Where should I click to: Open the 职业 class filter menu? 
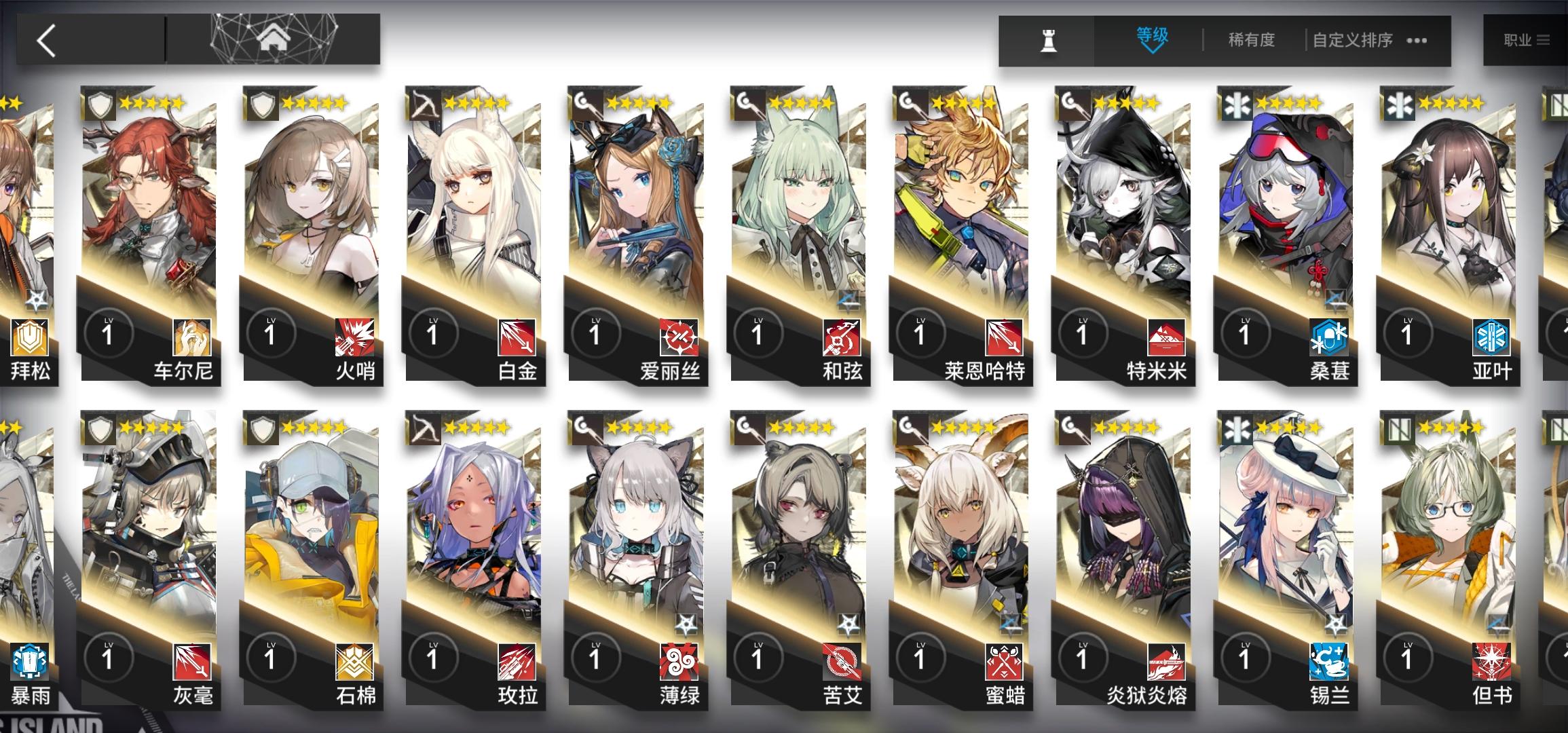pyautogui.click(x=1518, y=39)
